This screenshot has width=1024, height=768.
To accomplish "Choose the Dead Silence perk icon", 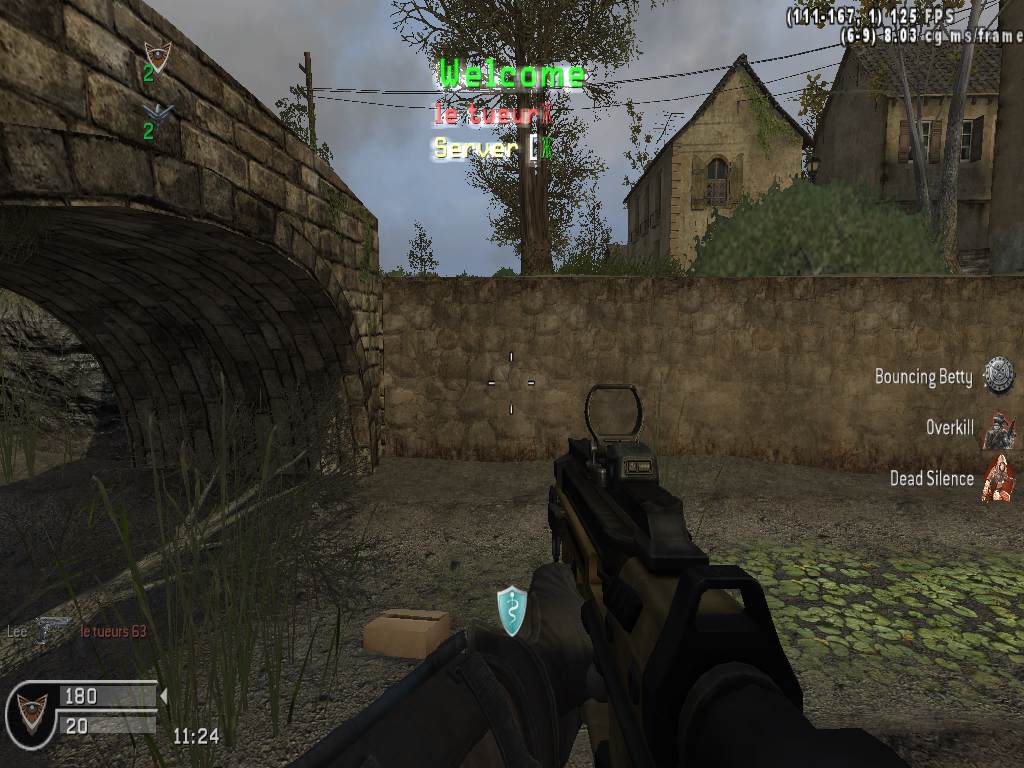I will [997, 479].
